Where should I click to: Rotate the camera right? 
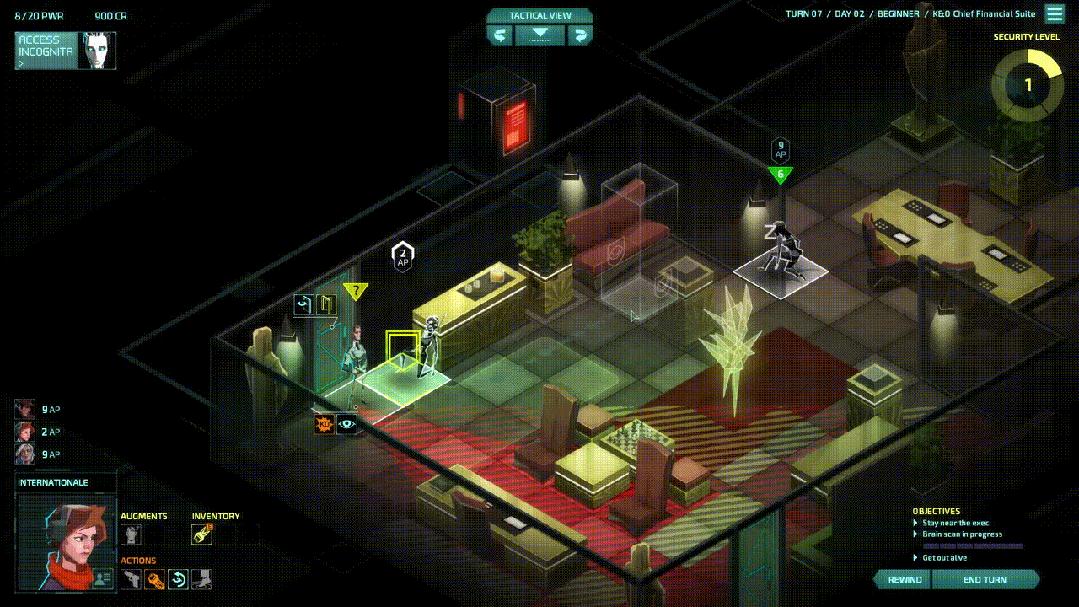pyautogui.click(x=579, y=34)
